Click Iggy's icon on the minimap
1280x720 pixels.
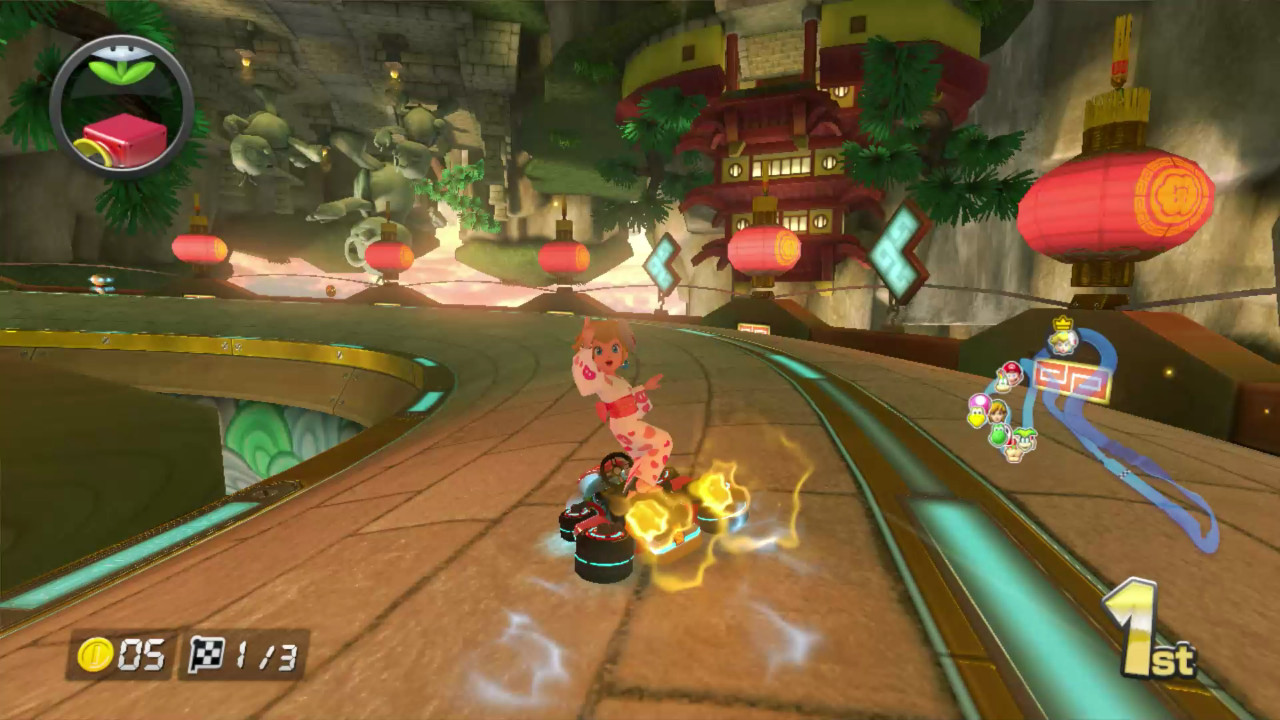(x=1024, y=440)
